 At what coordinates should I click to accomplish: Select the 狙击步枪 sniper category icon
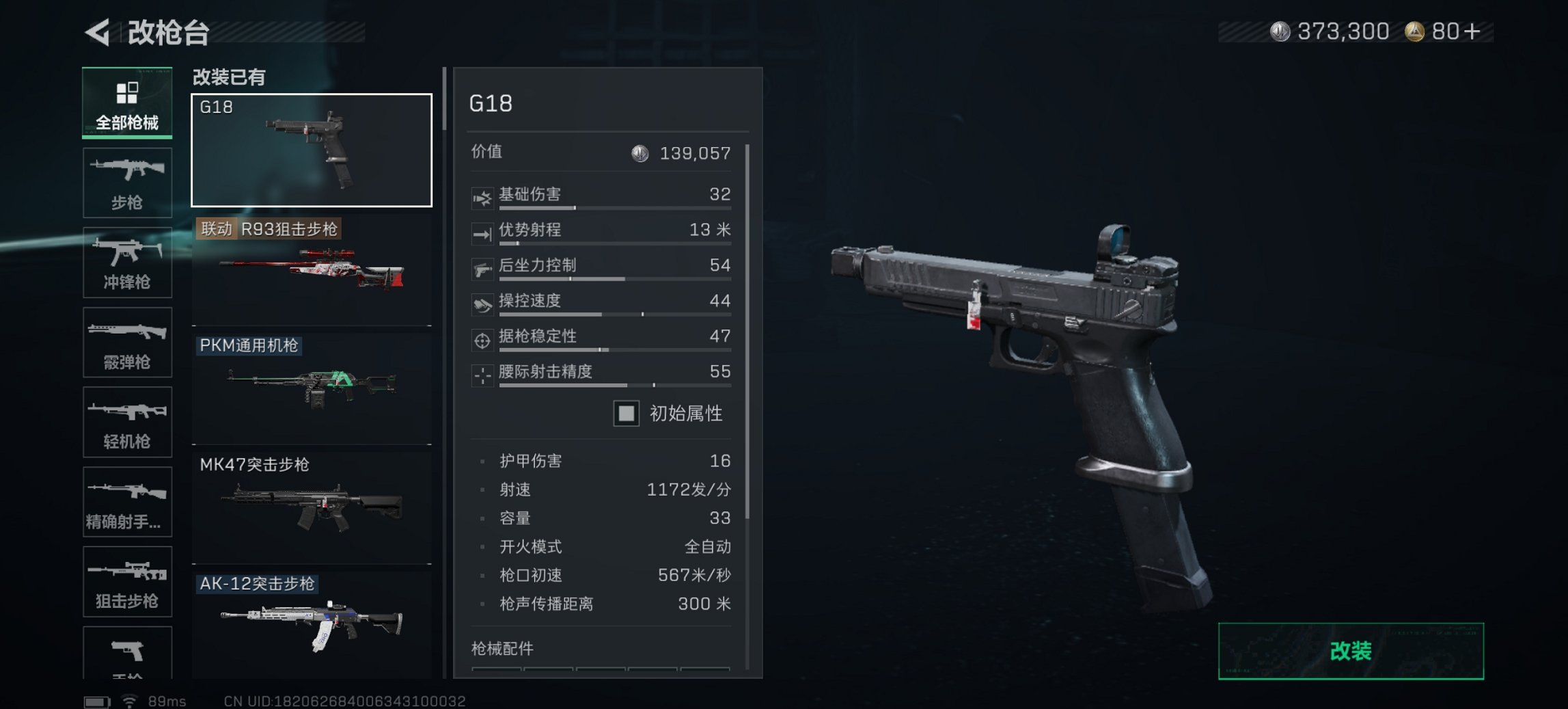(127, 581)
